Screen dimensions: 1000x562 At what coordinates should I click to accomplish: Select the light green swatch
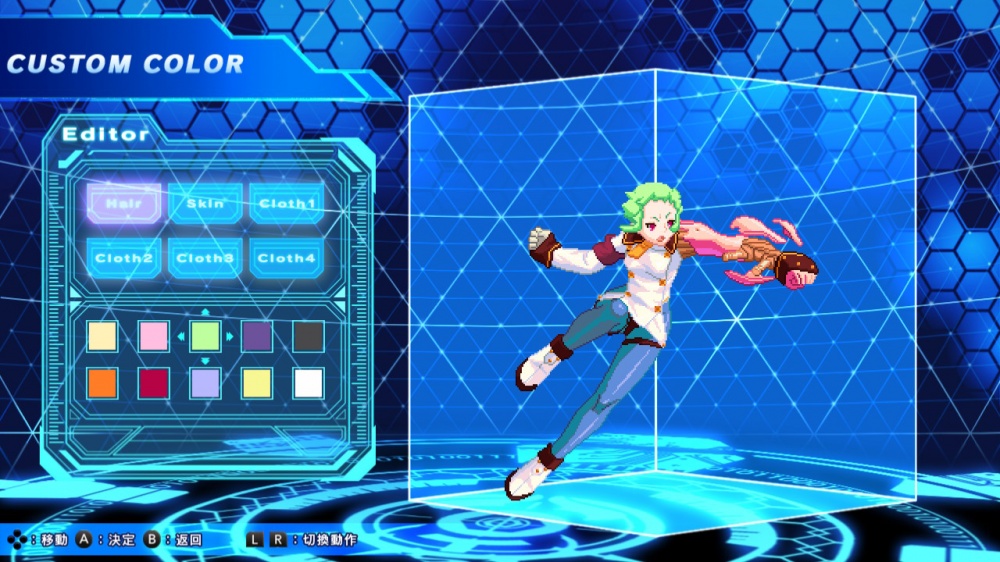(x=205, y=336)
